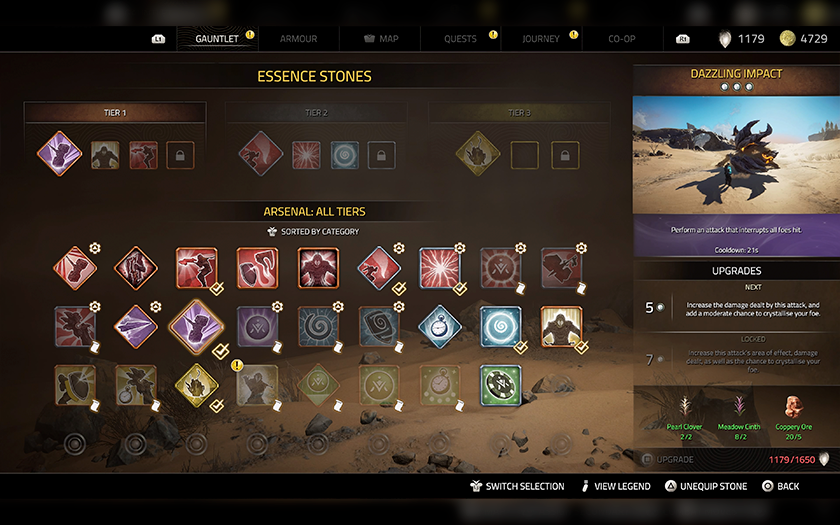Open the Journey tab
840x525 pixels.
tap(541, 39)
